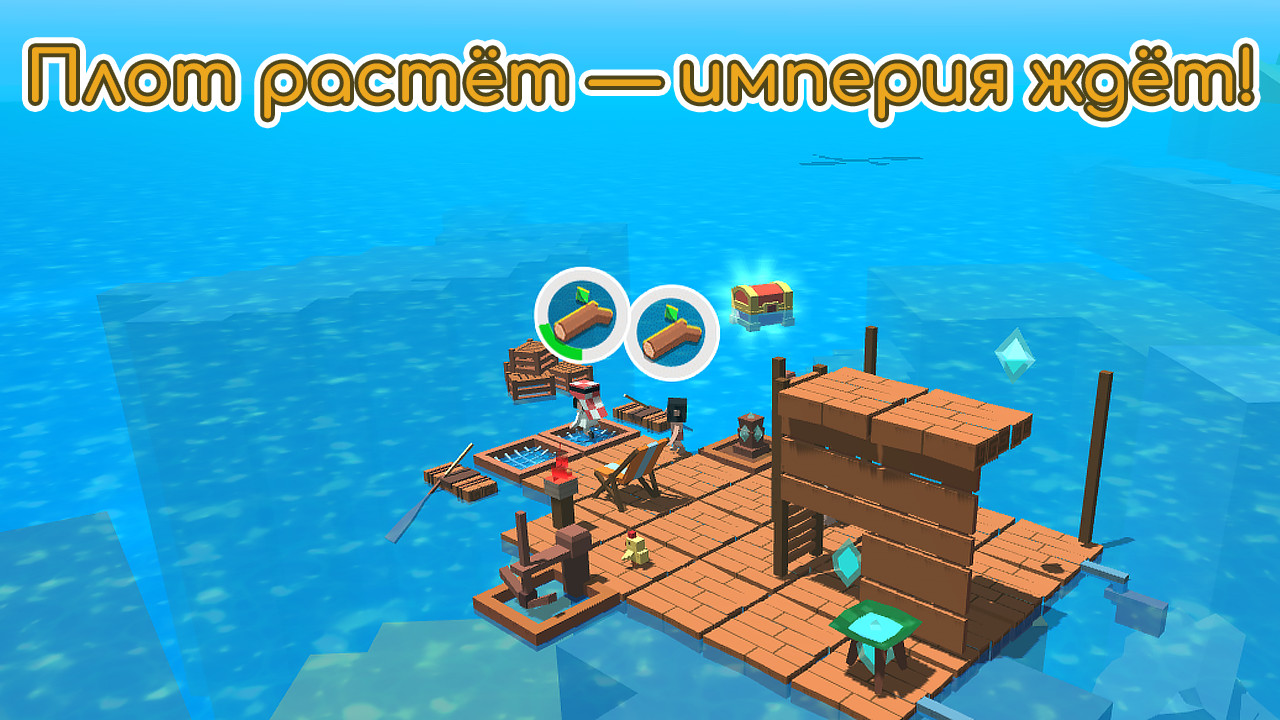Collect the diamond crystal near the right edge
1280x720 pixels.
coord(1013,356)
